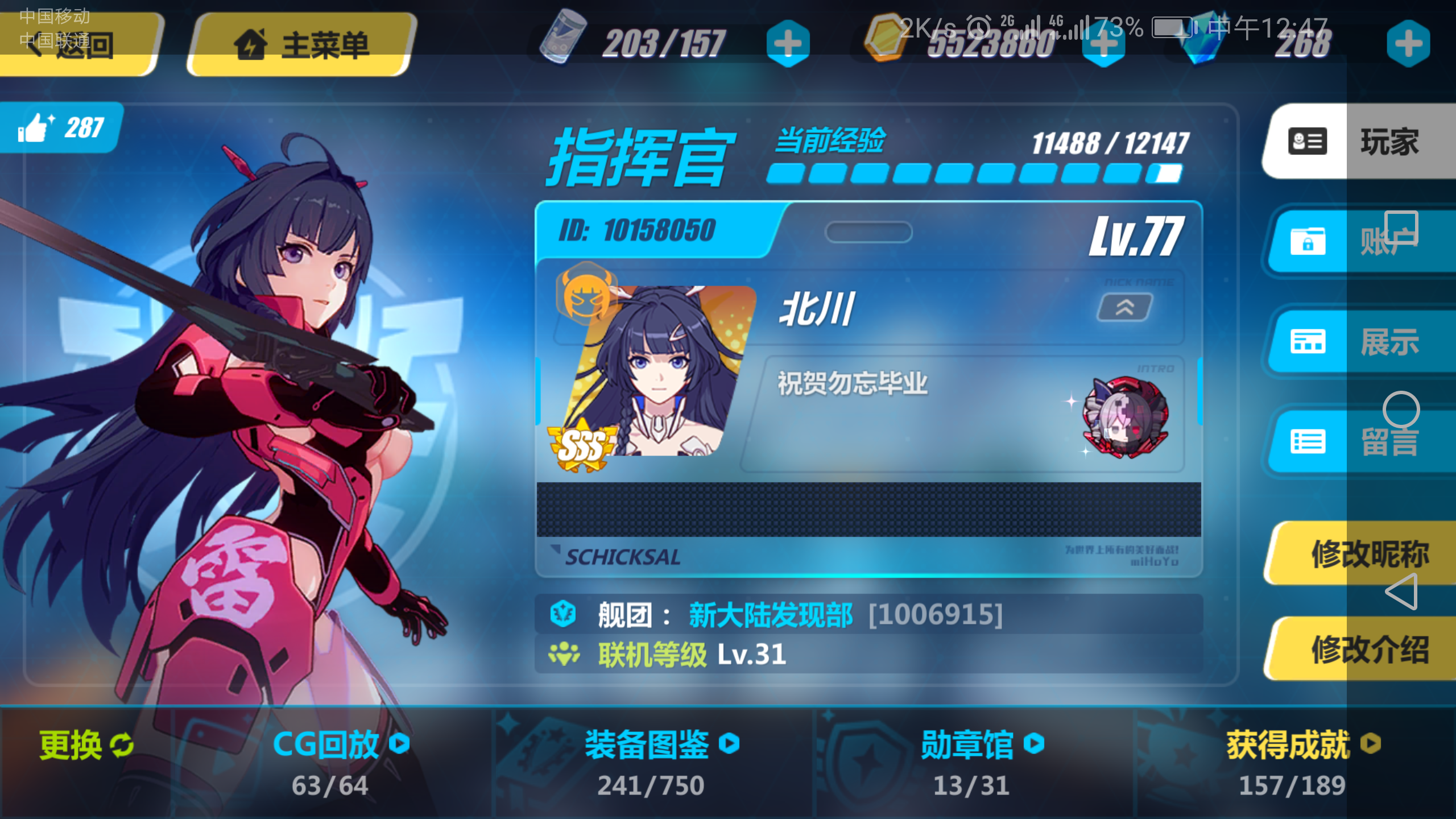
Task: Open the 展示 display panel icon
Action: (x=1306, y=342)
